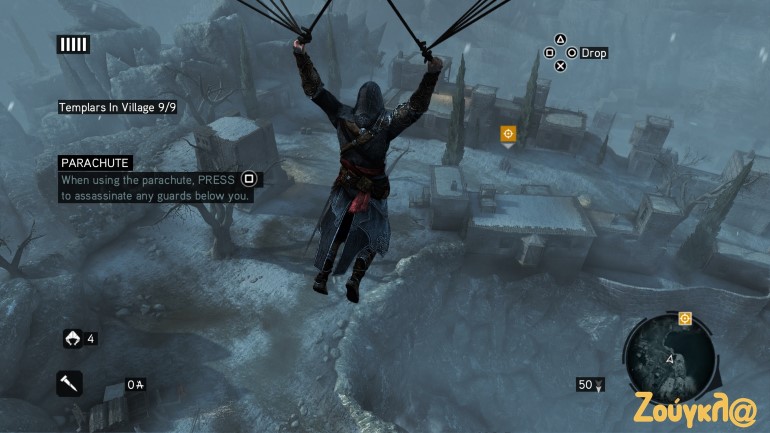This screenshot has width=770, height=433.
Task: Select the hidden blade weapon icon
Action: (70, 383)
